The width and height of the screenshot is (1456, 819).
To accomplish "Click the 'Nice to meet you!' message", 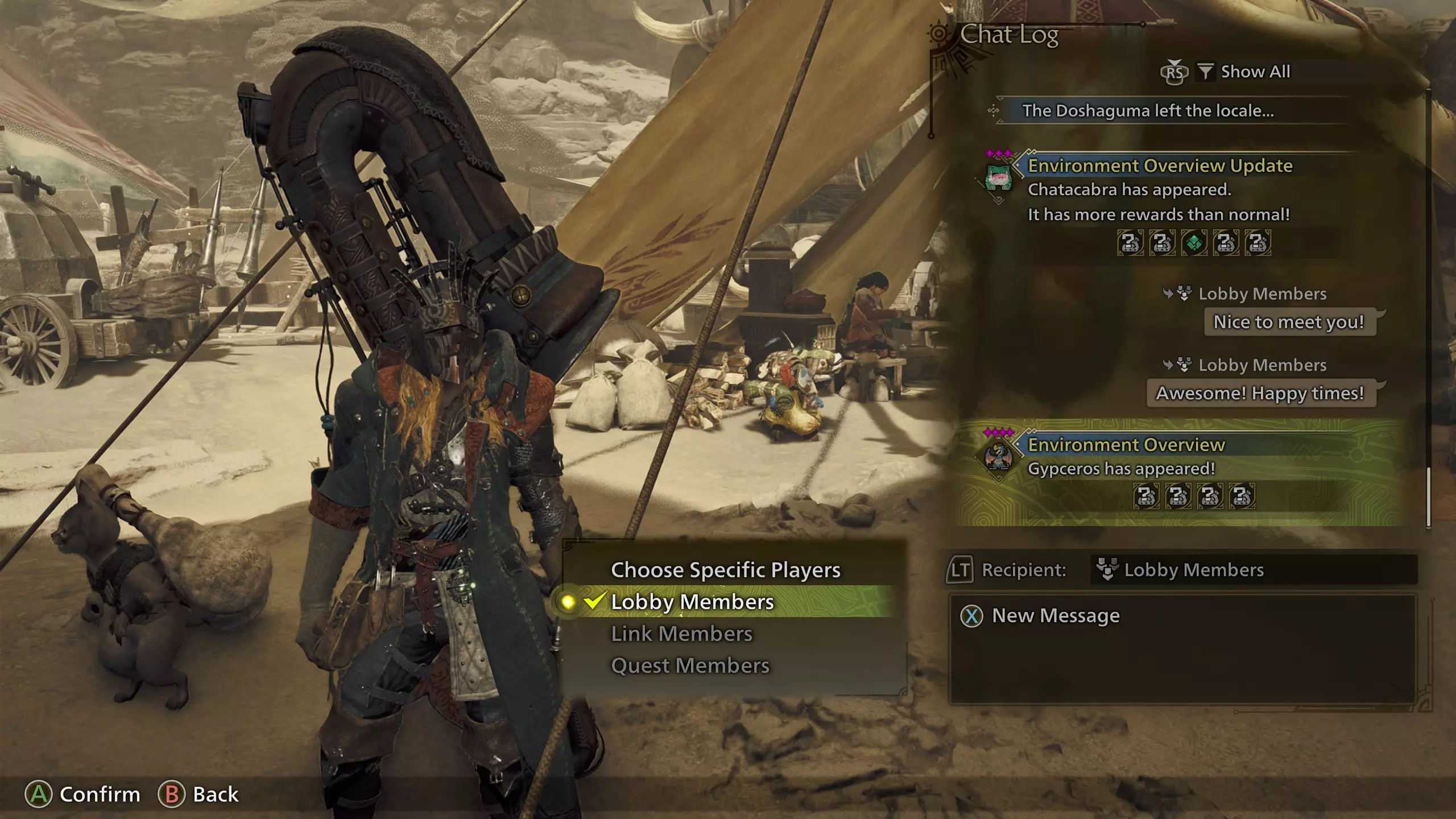I will click(x=1289, y=322).
